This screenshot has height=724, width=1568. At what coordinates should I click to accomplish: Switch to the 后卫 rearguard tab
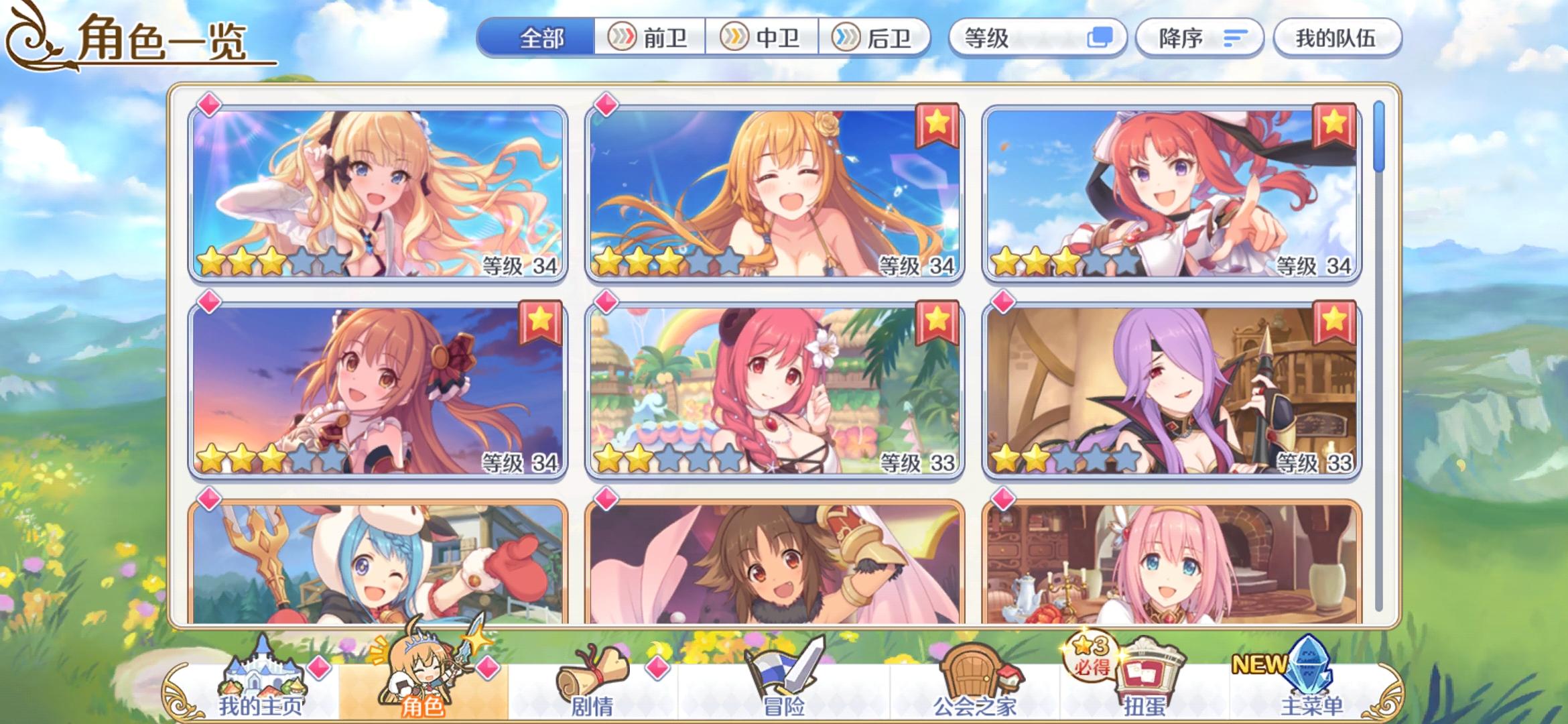point(878,38)
